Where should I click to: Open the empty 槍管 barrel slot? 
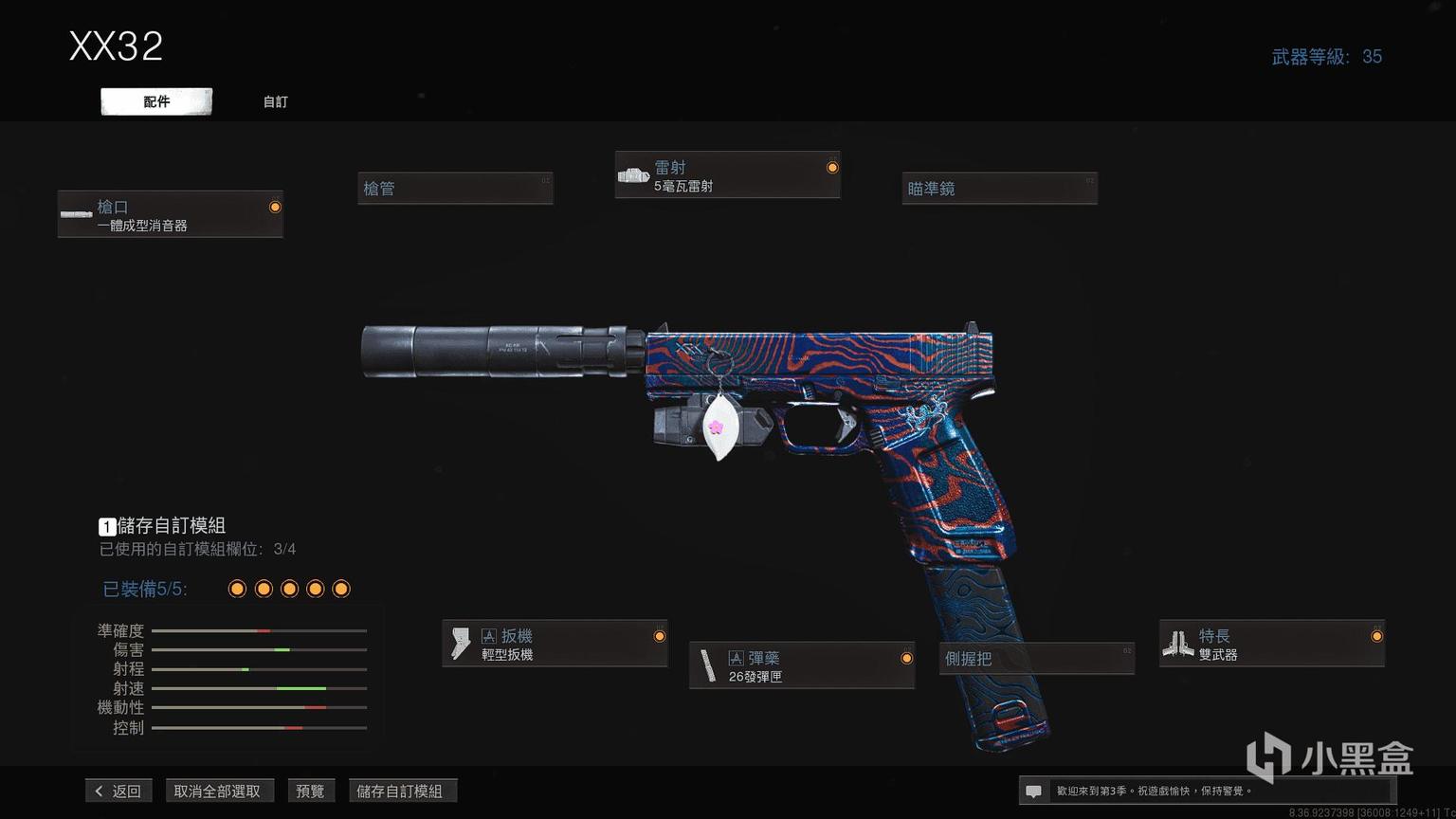455,189
